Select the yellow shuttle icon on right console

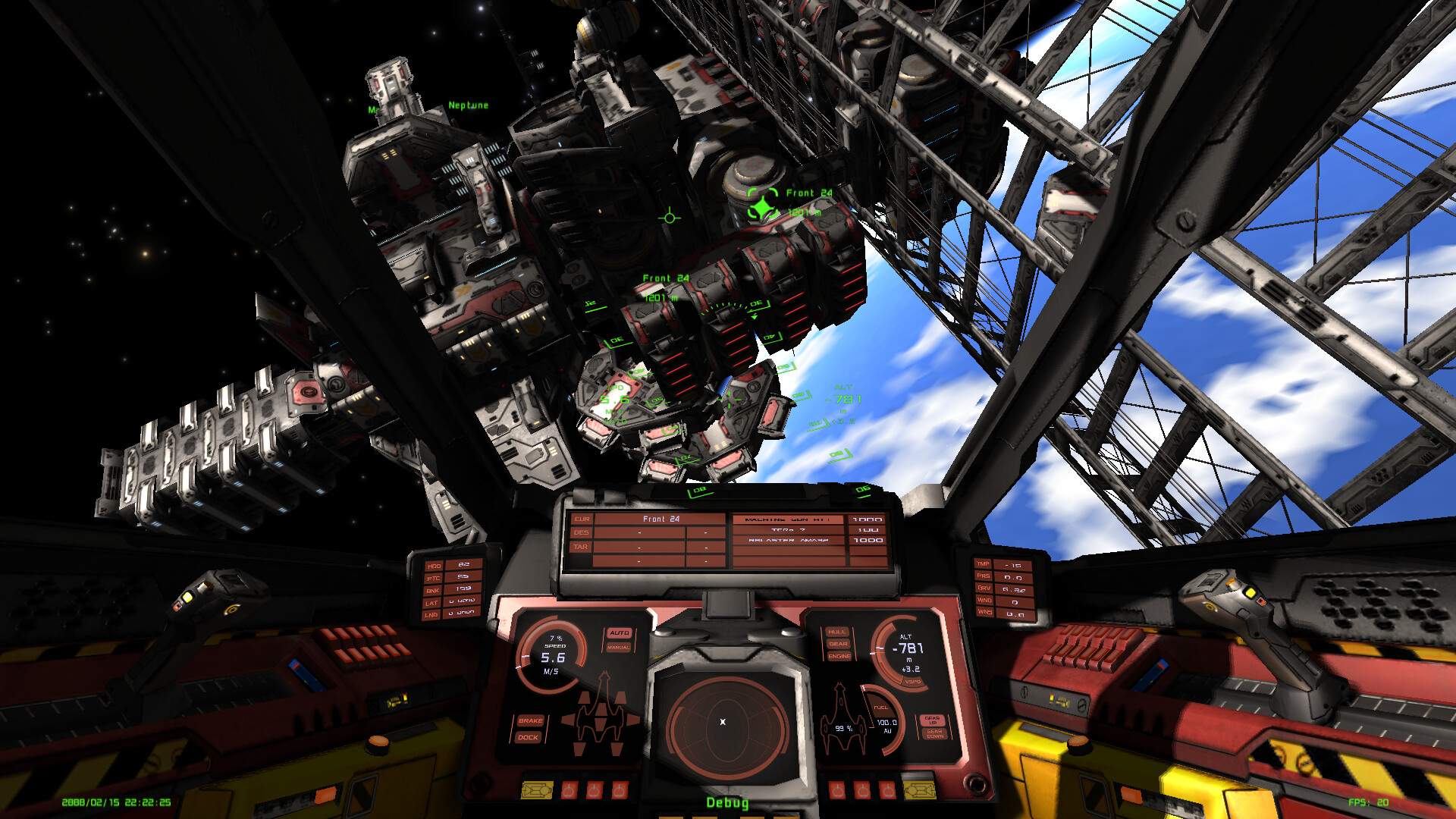[x=918, y=790]
